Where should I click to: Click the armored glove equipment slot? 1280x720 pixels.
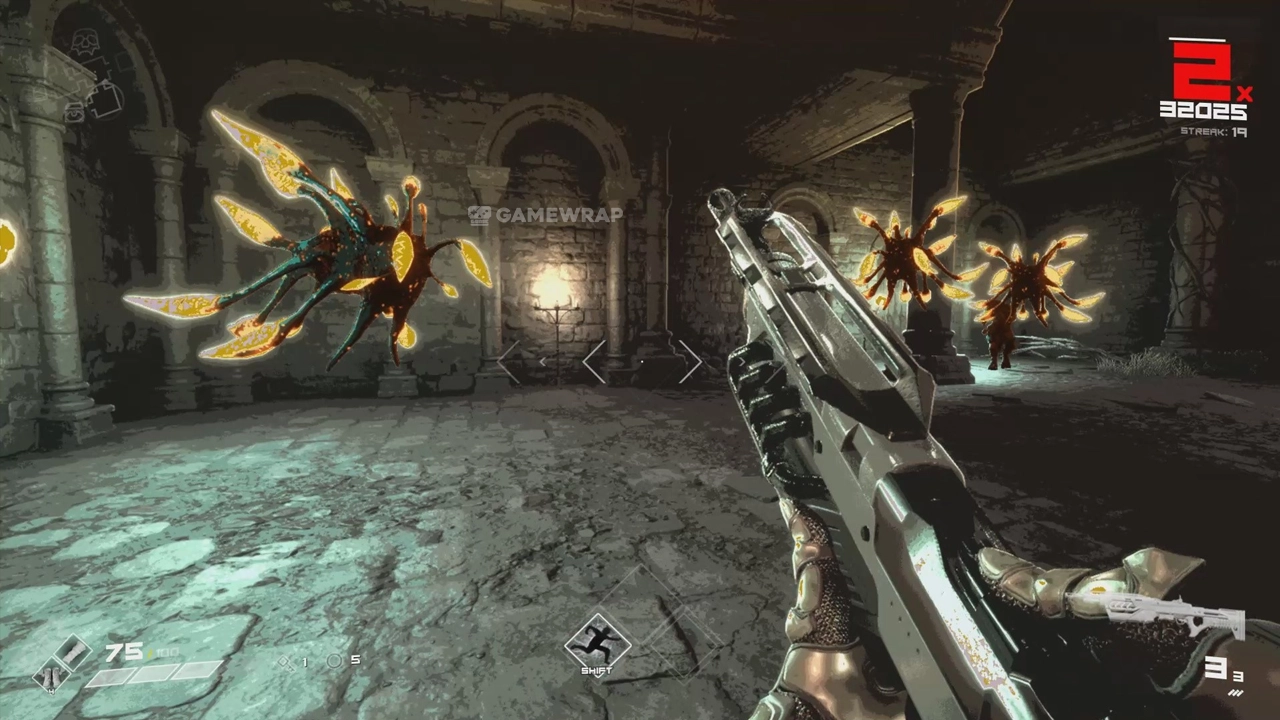click(x=71, y=653)
